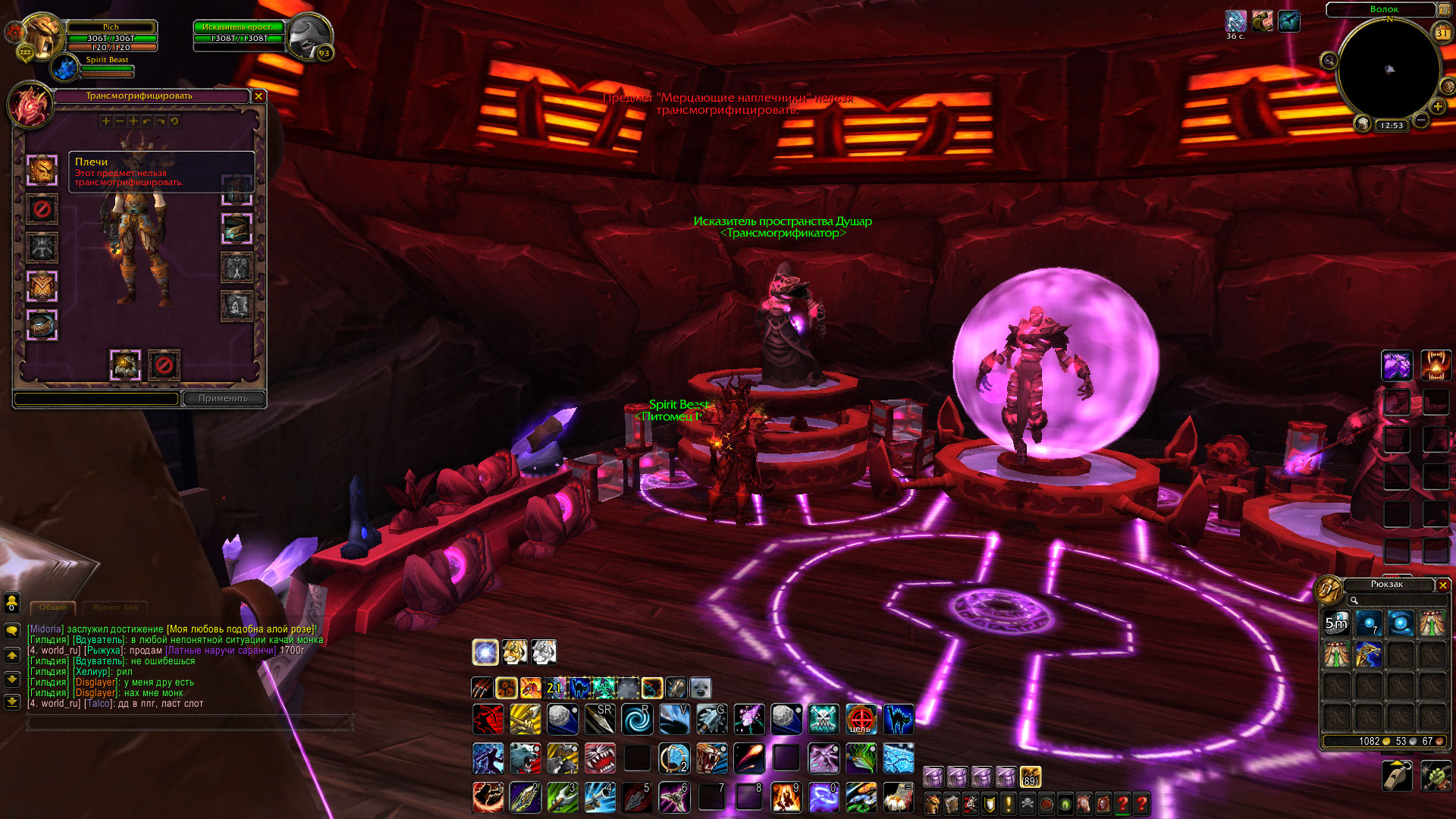Image resolution: width=1456 pixels, height=819 pixels.
Task: Close the Рюкзак backpack window
Action: 1443,585
